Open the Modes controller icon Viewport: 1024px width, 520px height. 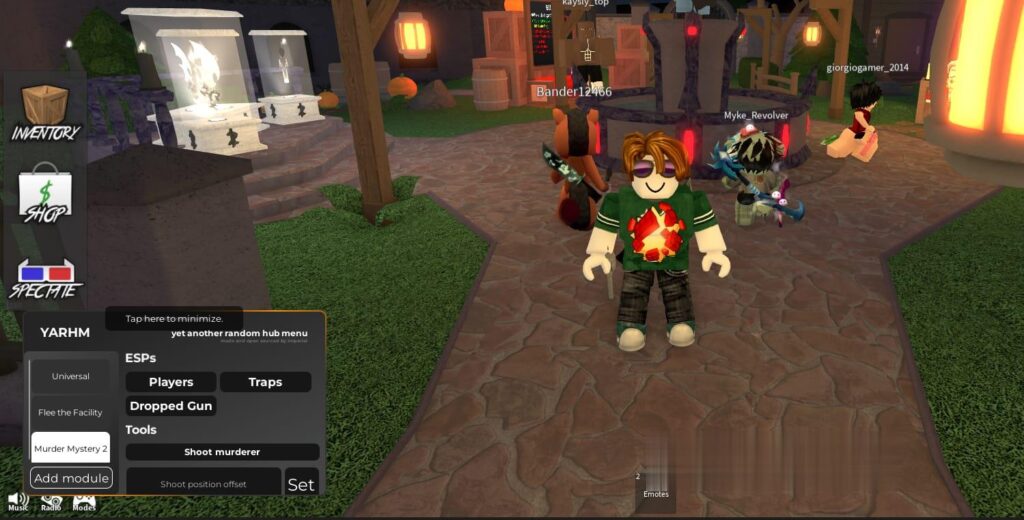point(84,500)
